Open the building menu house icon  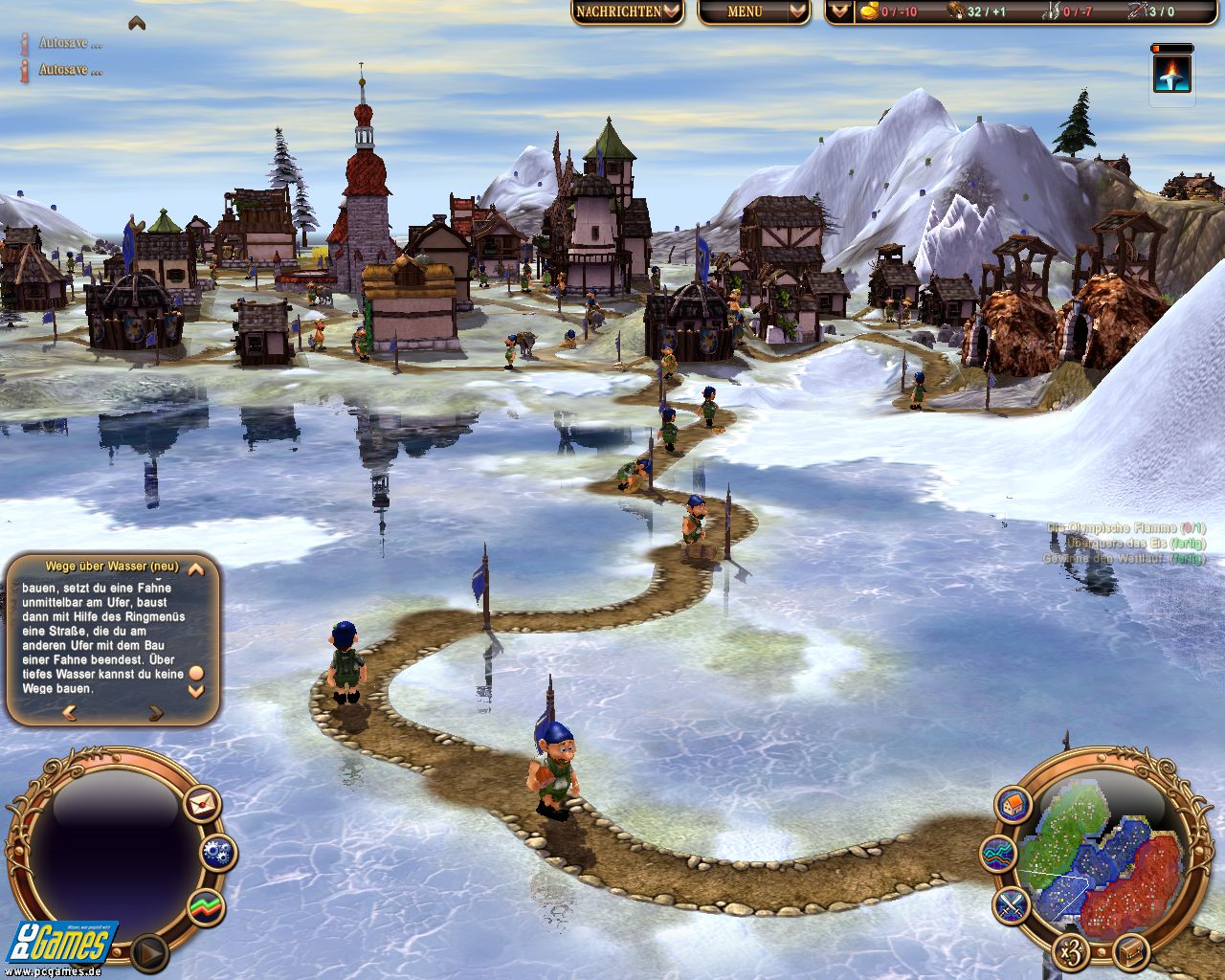click(x=1012, y=804)
